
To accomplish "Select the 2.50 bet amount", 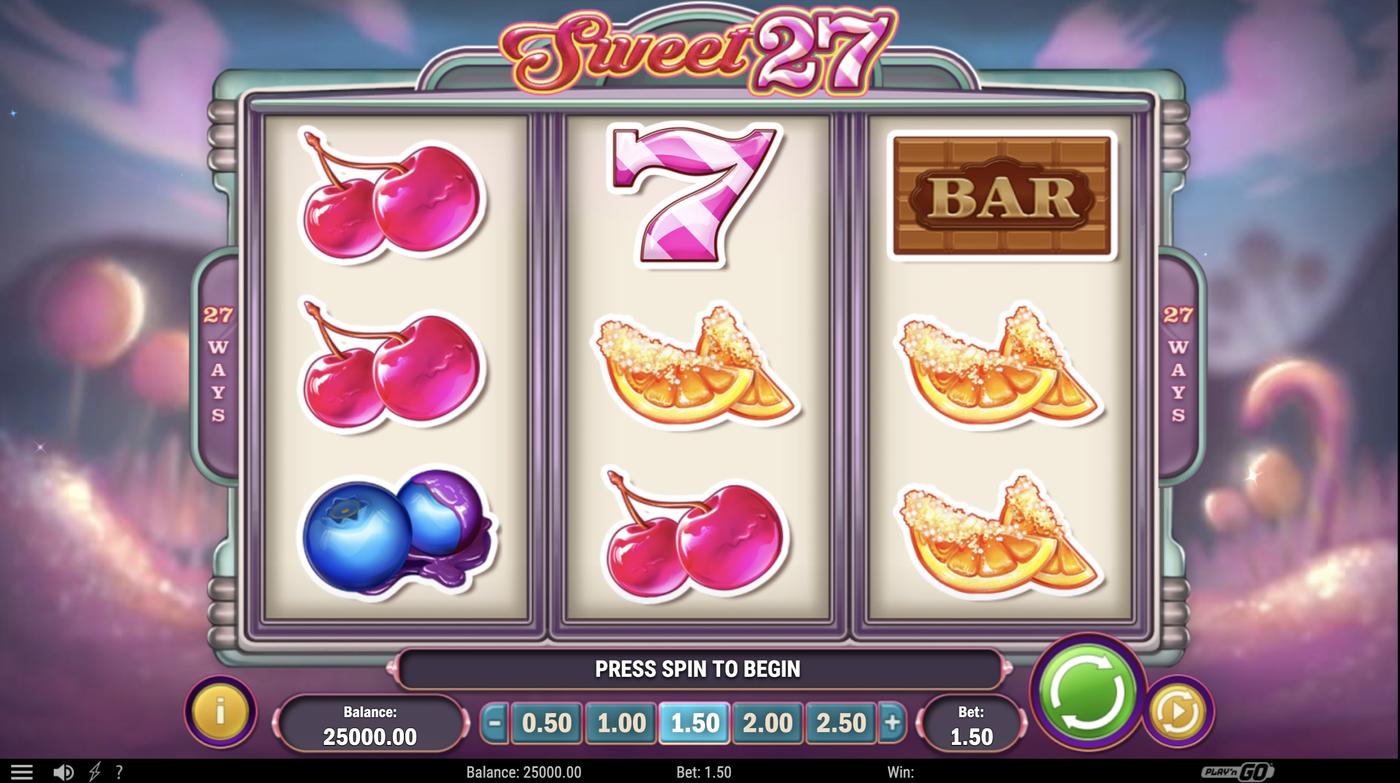I will [840, 721].
